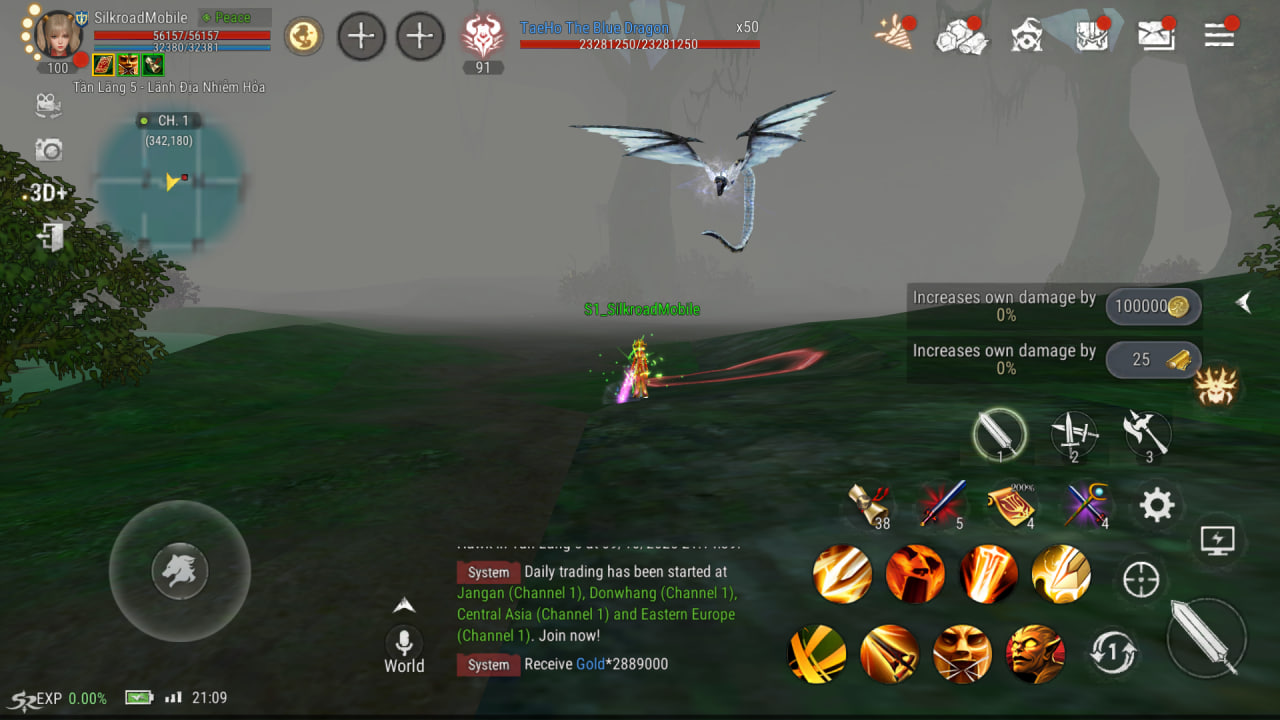1280x720 pixels.
Task: Toggle the Peace mode indicator
Action: [x=234, y=18]
